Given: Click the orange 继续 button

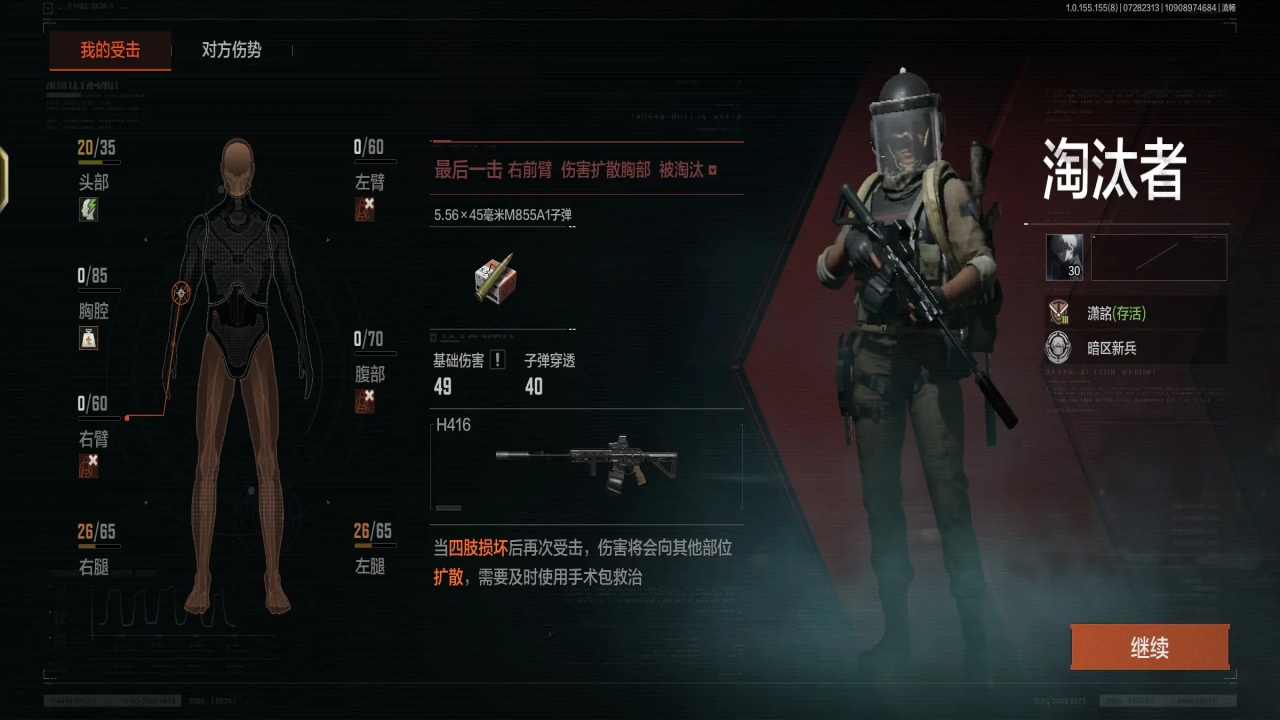Looking at the screenshot, I should 1149,648.
